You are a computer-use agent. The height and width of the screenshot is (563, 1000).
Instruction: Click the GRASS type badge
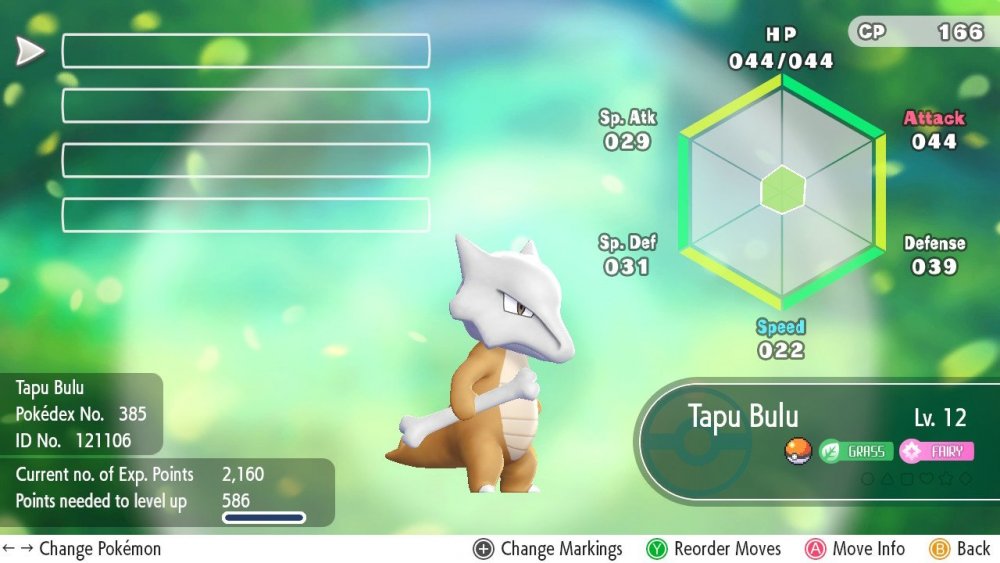[857, 451]
